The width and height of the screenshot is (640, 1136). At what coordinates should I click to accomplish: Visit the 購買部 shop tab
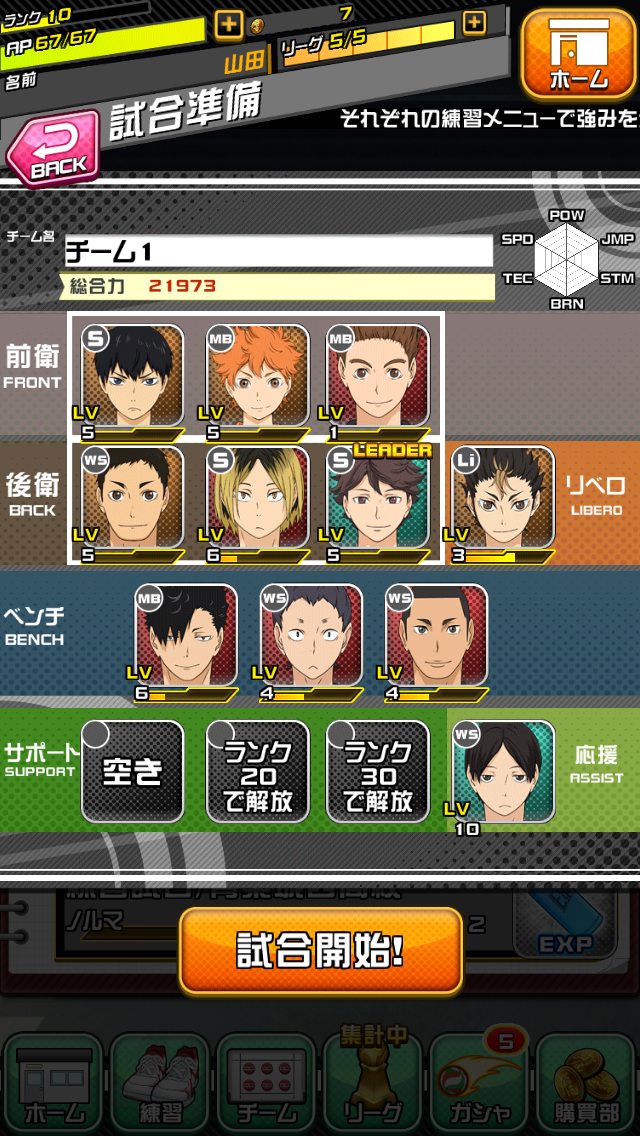tap(587, 1085)
